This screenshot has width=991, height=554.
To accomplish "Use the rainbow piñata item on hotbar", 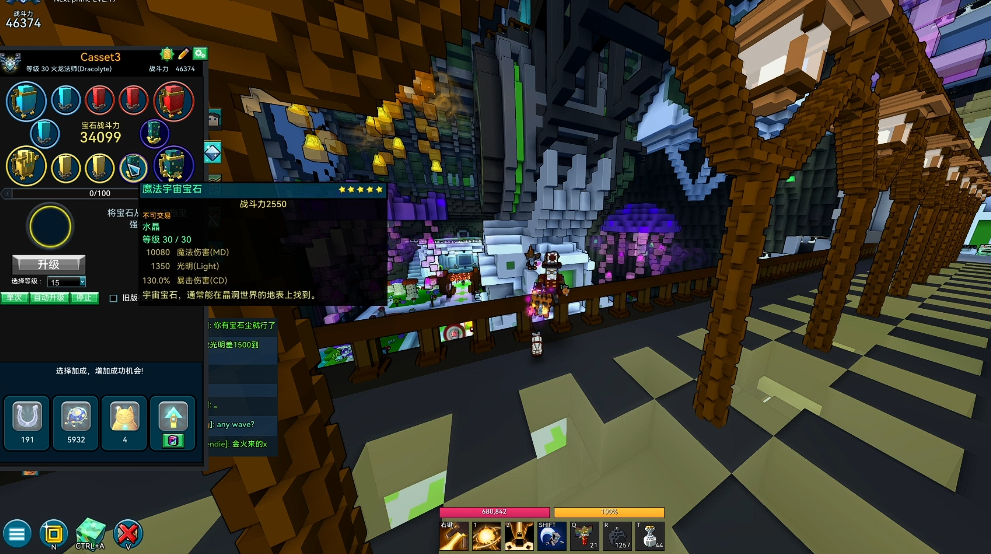I will [581, 537].
